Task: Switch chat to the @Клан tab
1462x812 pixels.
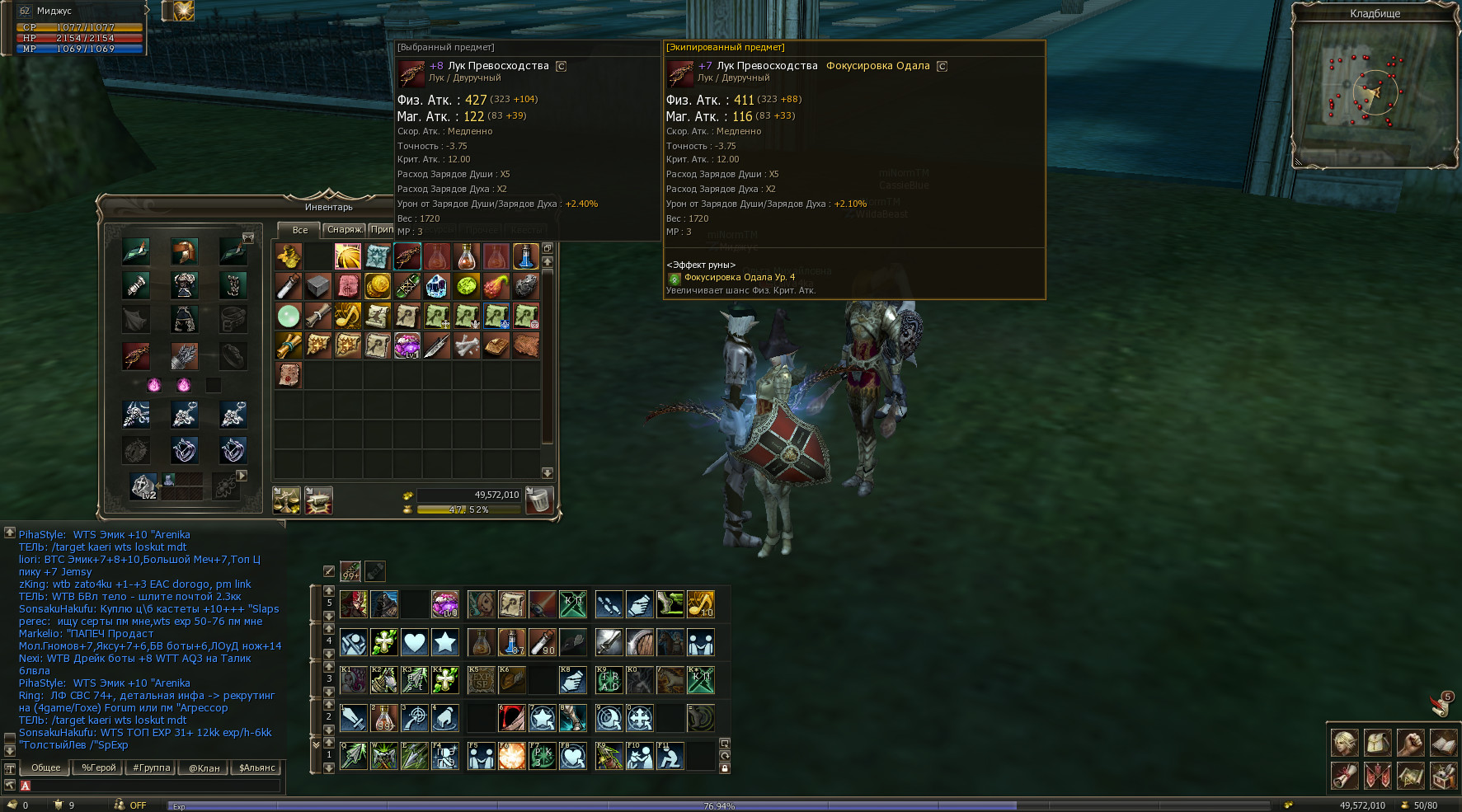Action: pyautogui.click(x=204, y=767)
